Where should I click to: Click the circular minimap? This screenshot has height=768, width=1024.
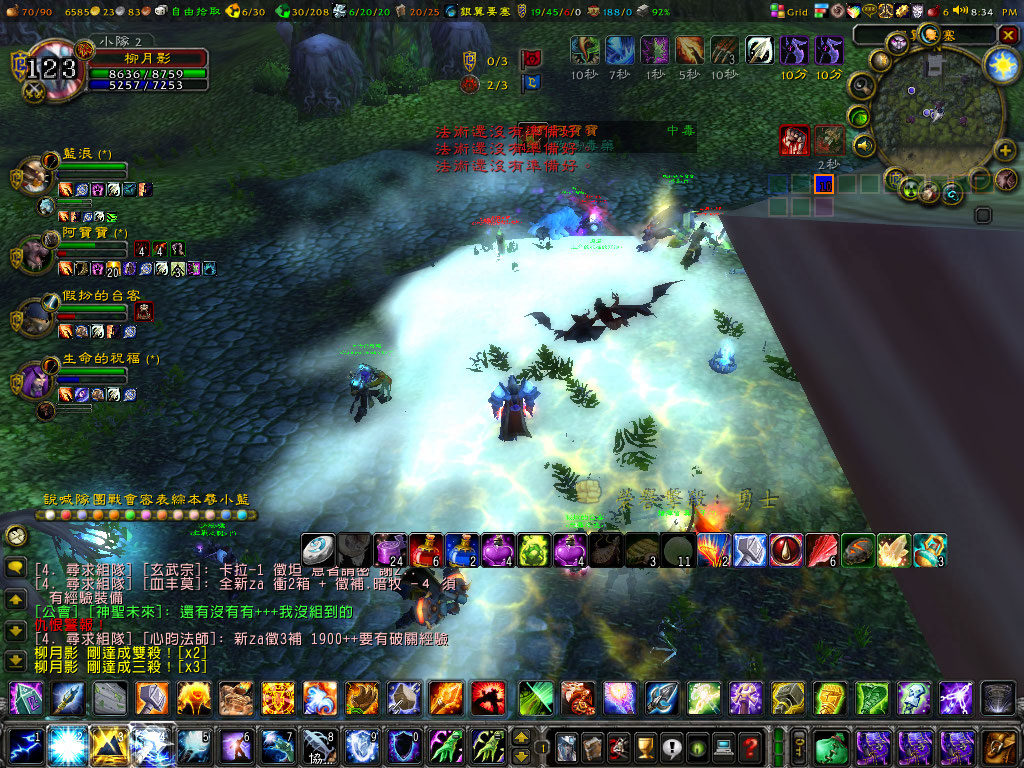[930, 115]
